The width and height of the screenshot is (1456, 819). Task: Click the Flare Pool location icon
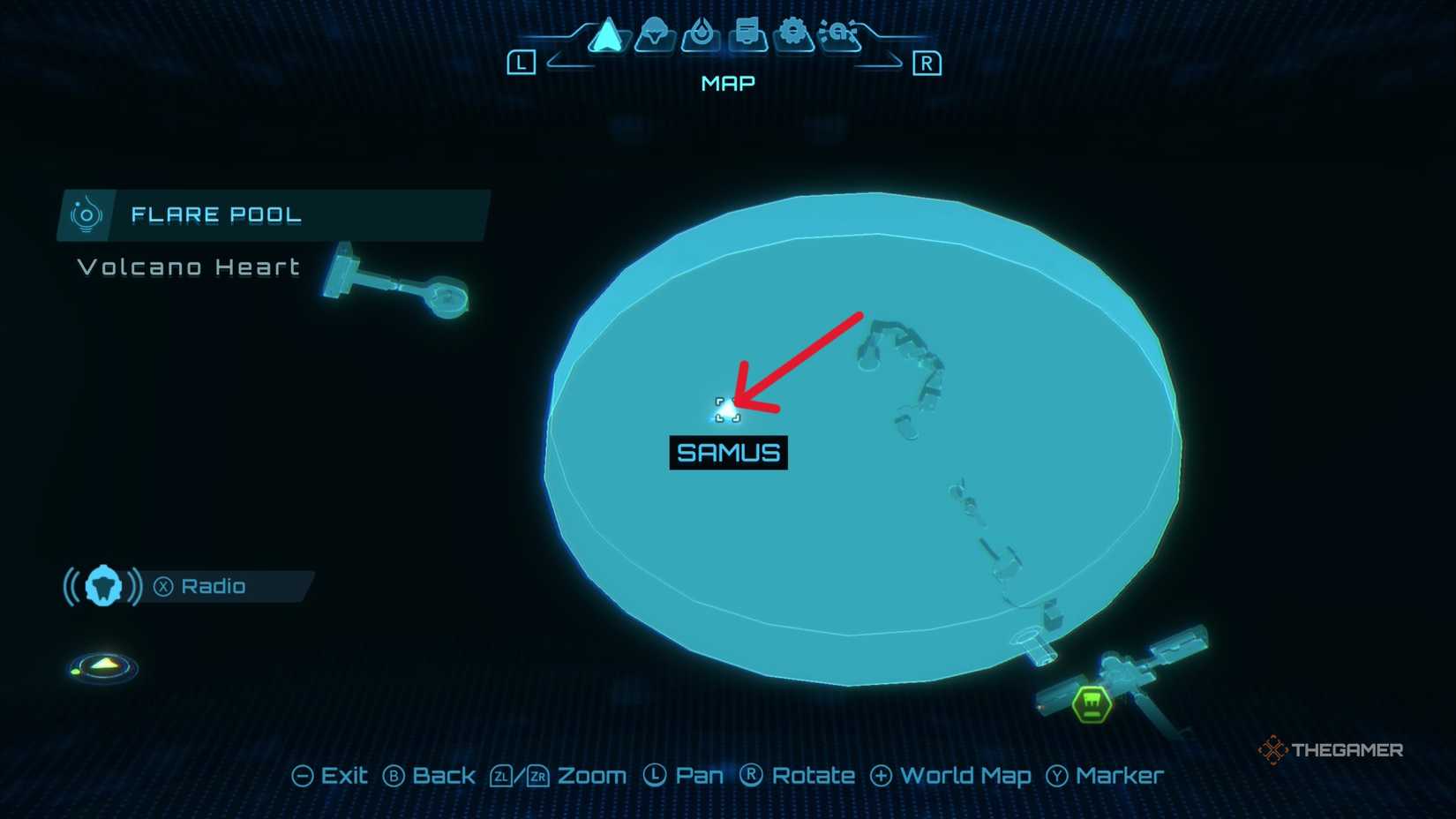[x=86, y=213]
